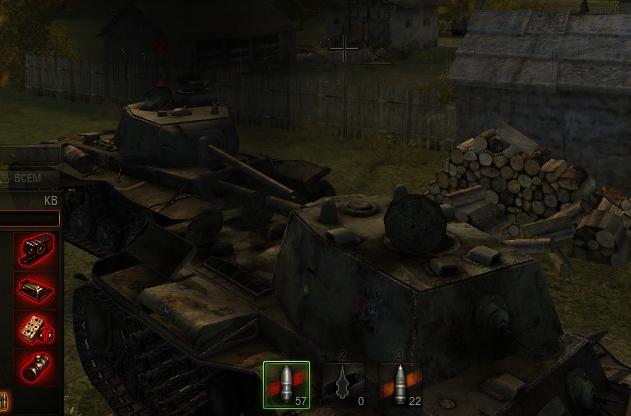Choose the empty shell slot showing 0
631x416 pixels.
coord(344,385)
